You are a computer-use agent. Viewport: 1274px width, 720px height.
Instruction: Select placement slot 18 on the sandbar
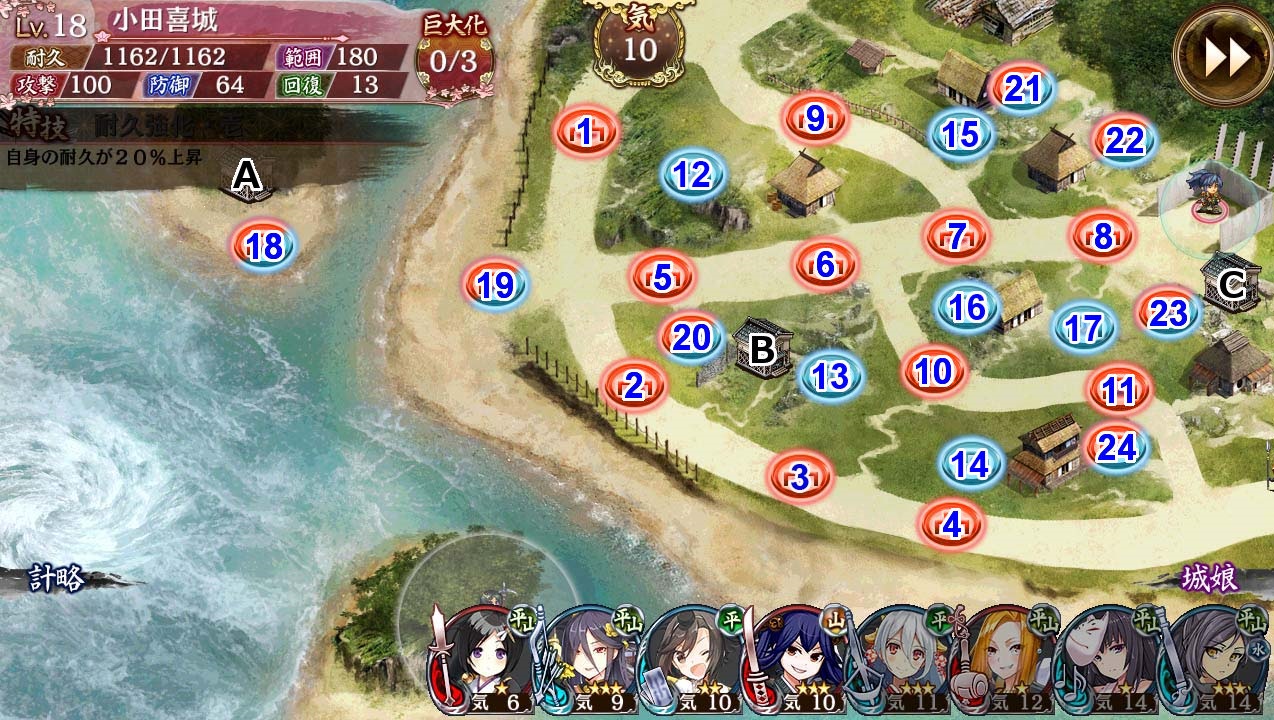click(x=265, y=246)
